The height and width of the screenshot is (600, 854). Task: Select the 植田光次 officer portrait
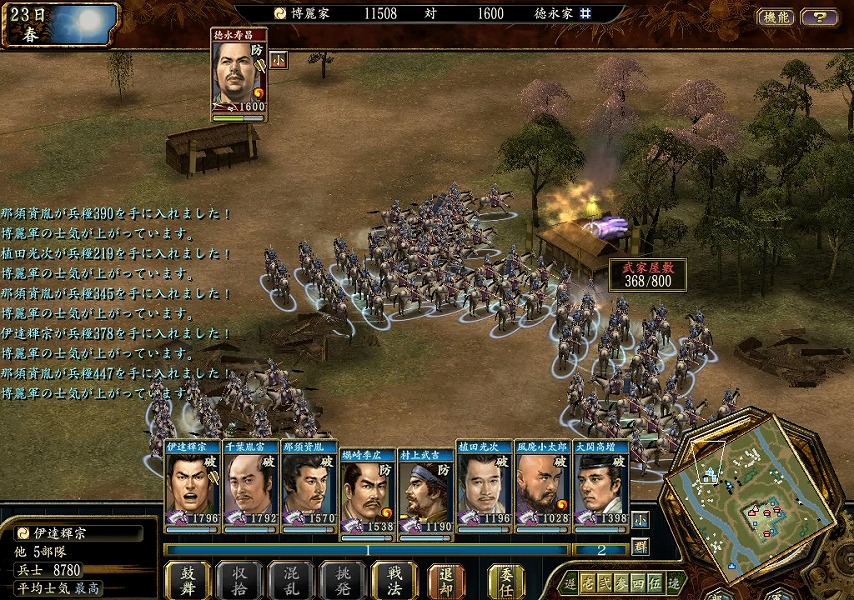(x=484, y=484)
